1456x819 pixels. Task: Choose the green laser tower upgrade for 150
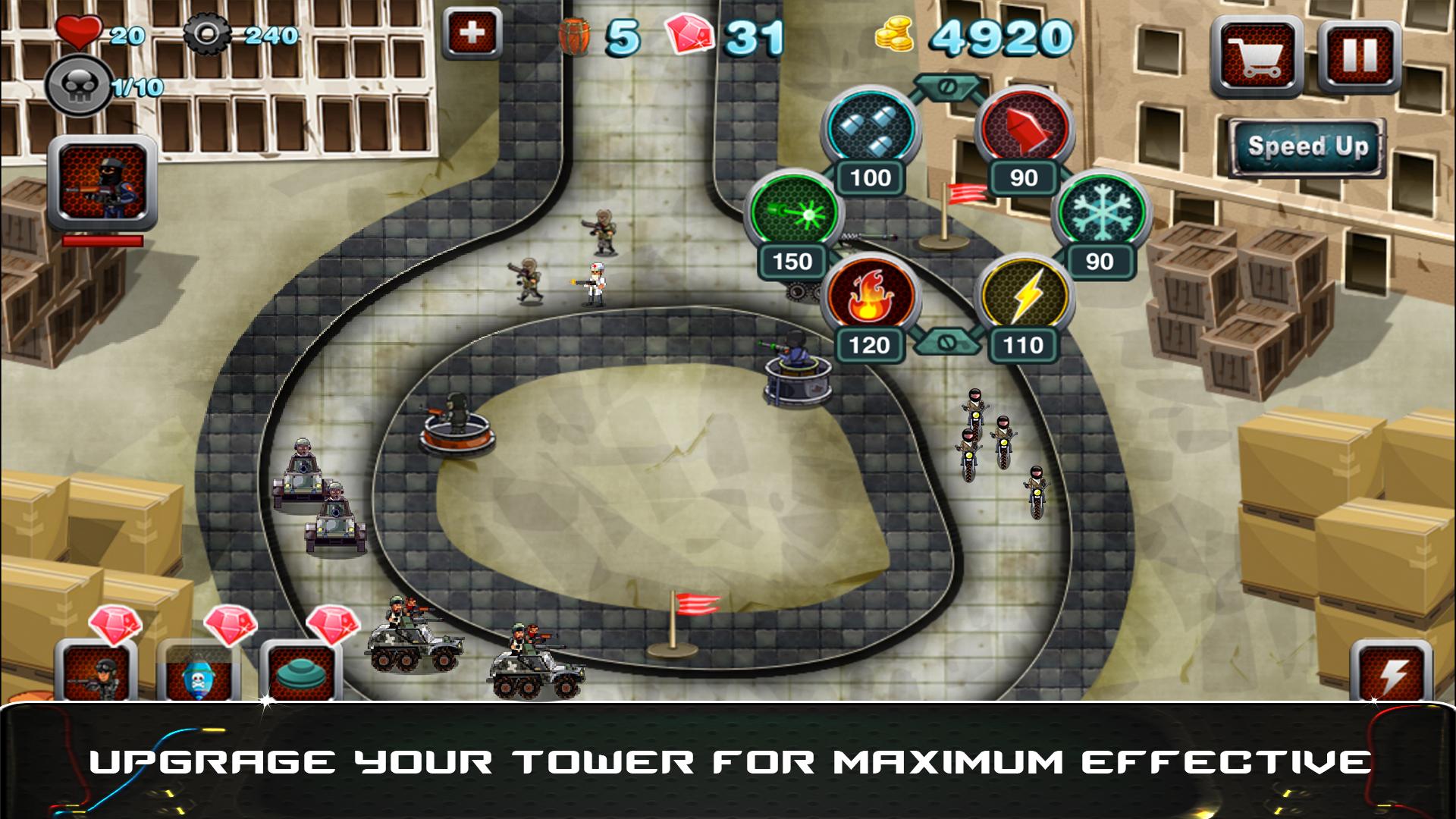(x=790, y=215)
